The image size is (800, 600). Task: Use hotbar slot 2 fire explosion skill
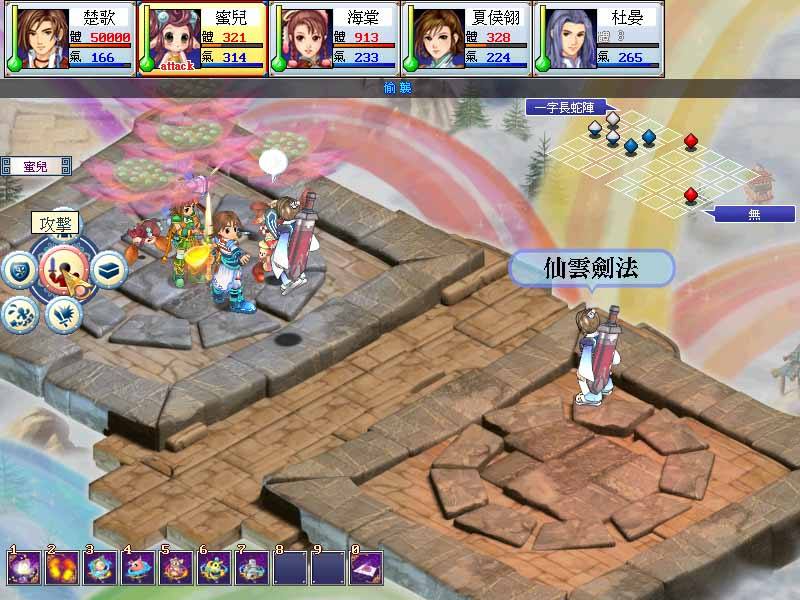click(x=60, y=568)
